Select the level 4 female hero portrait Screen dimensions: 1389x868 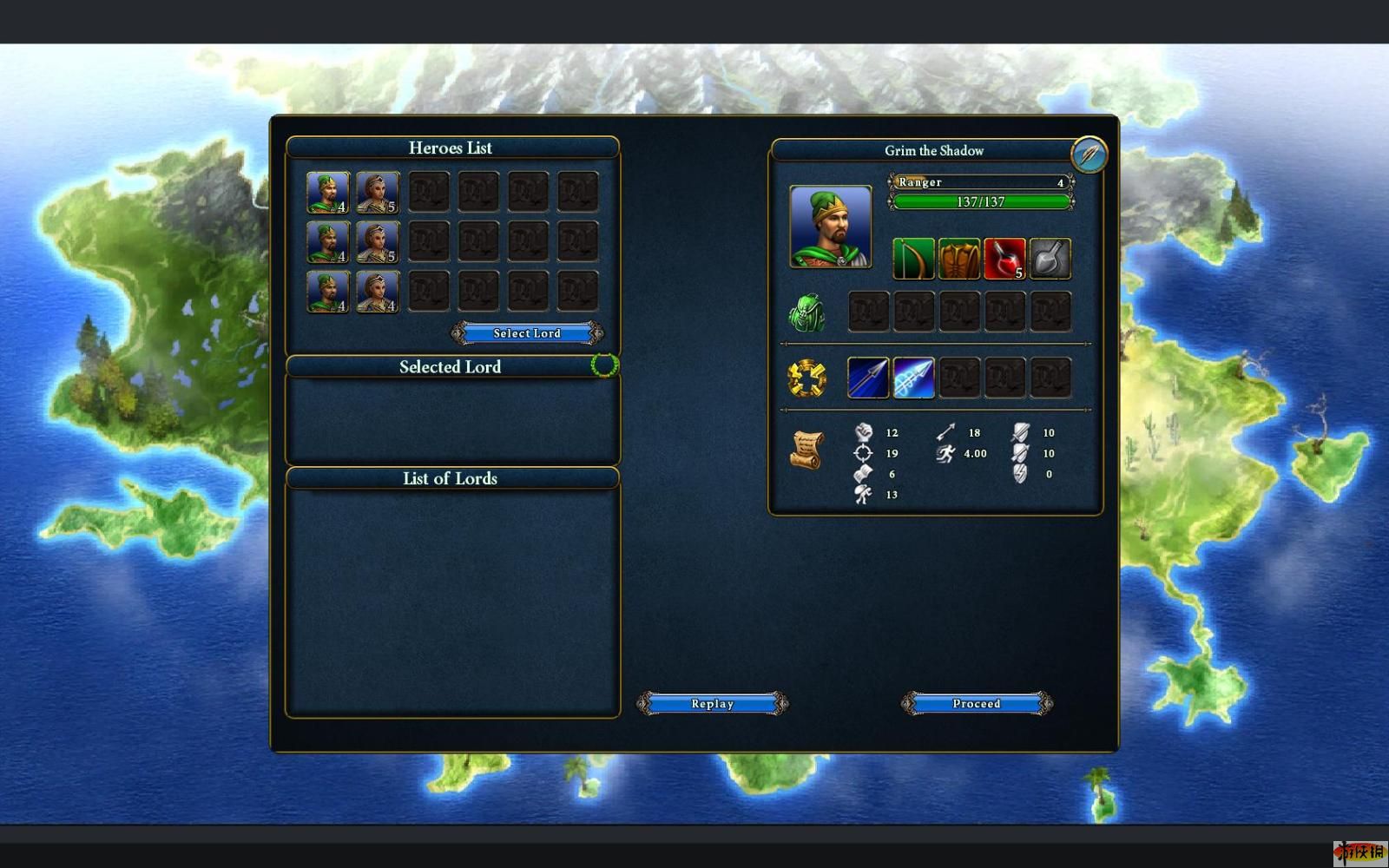378,293
